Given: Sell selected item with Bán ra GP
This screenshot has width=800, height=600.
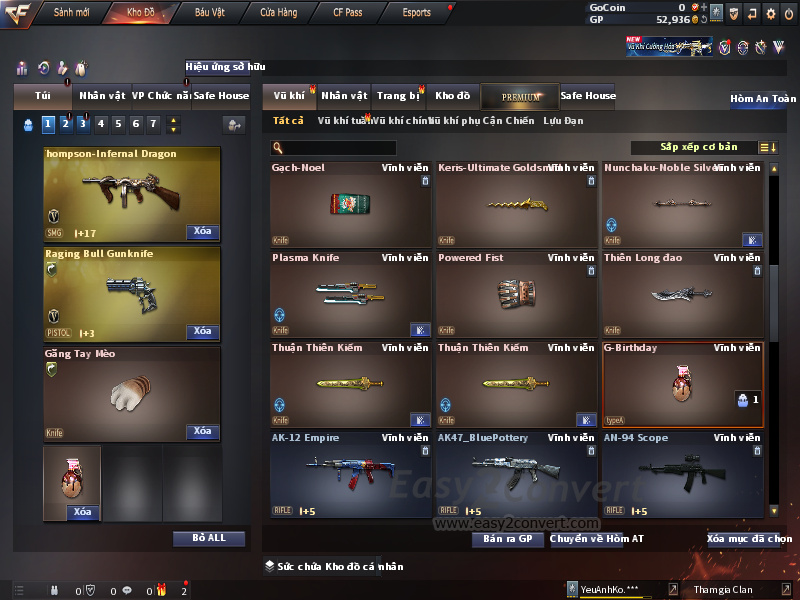Looking at the screenshot, I should [x=507, y=539].
